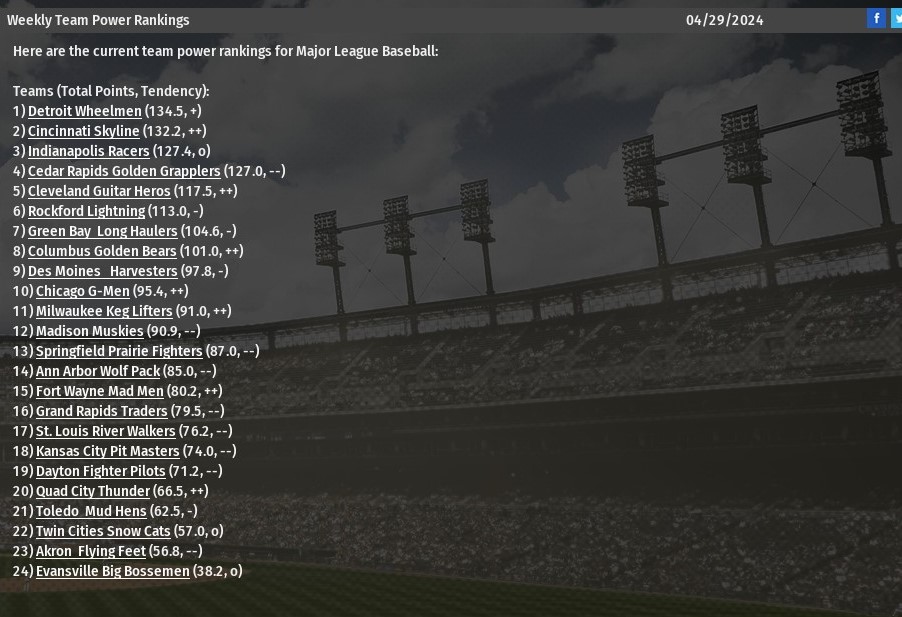Open the Detroit Wheelmen team page
The image size is (902, 617).
pos(84,111)
